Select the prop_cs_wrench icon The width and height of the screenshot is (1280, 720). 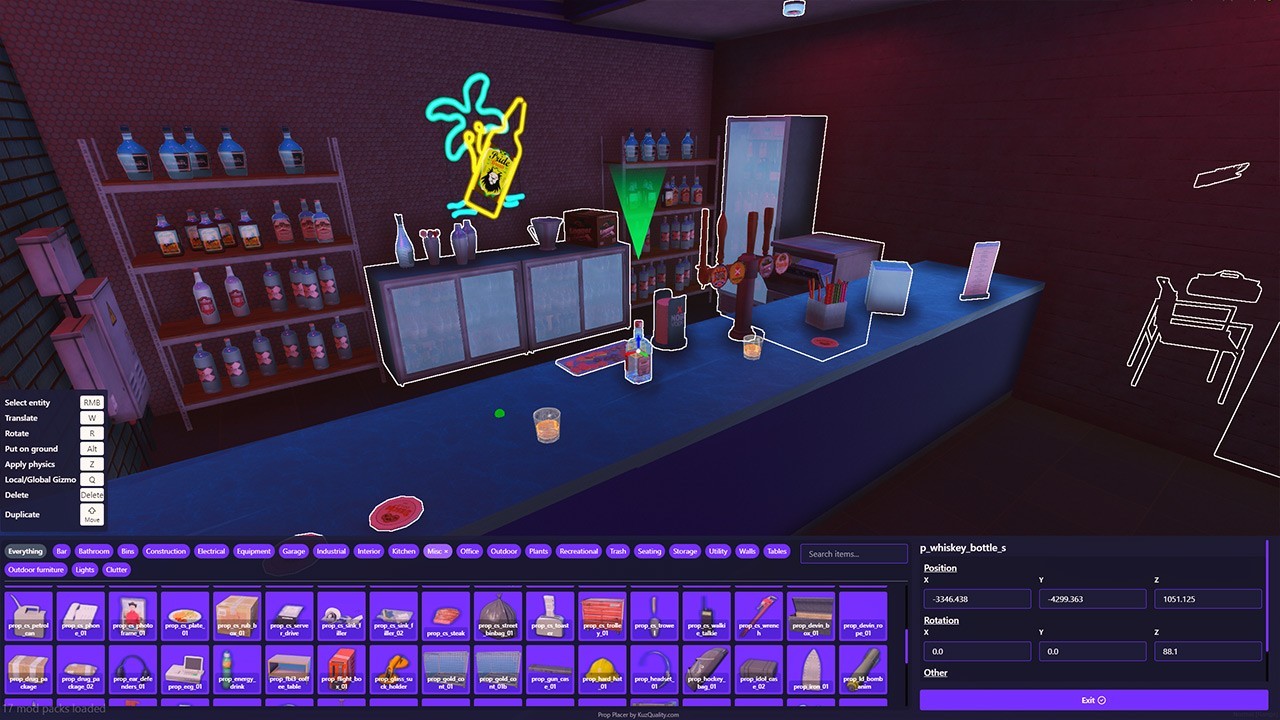click(757, 615)
